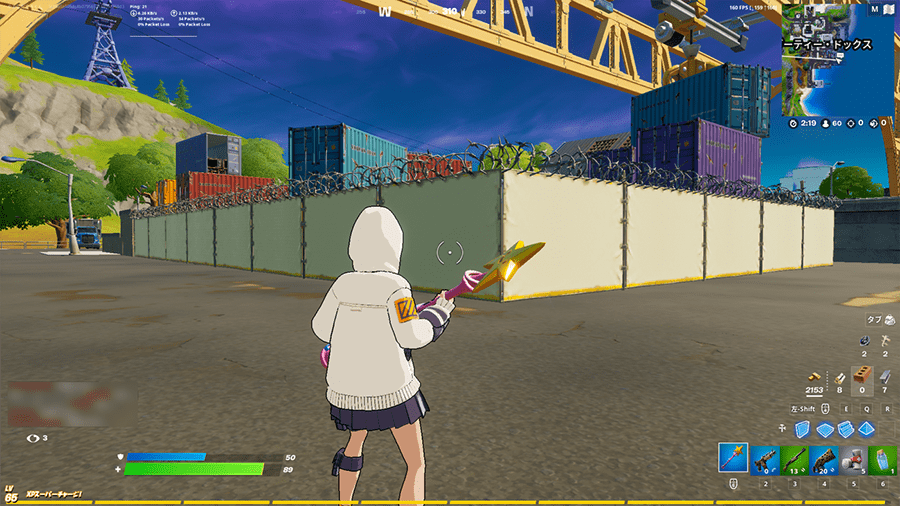Select the star wand pickaxe slot
Screen dimensions: 900x506
coord(733,459)
